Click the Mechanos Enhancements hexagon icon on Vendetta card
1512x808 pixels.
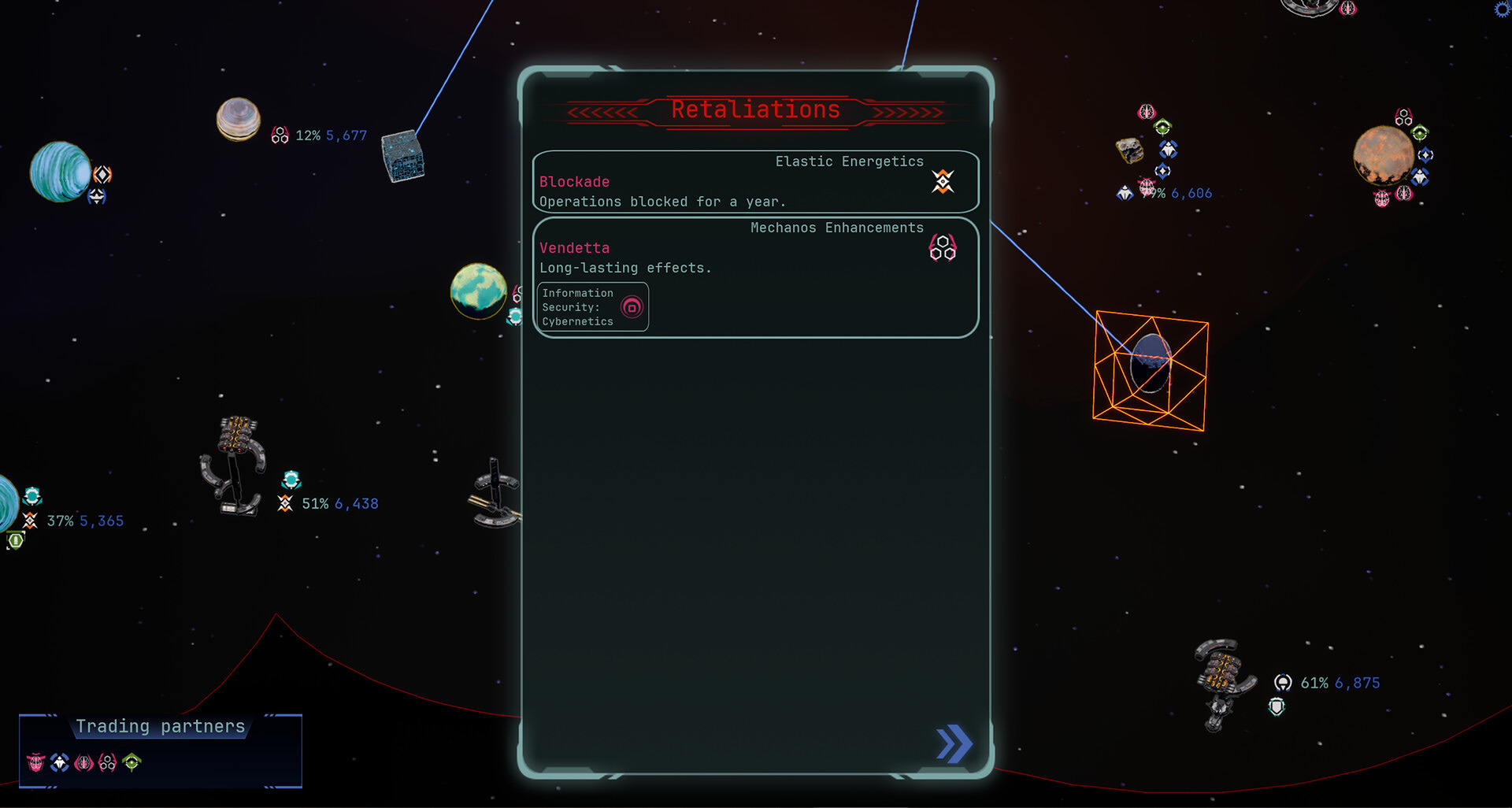941,249
